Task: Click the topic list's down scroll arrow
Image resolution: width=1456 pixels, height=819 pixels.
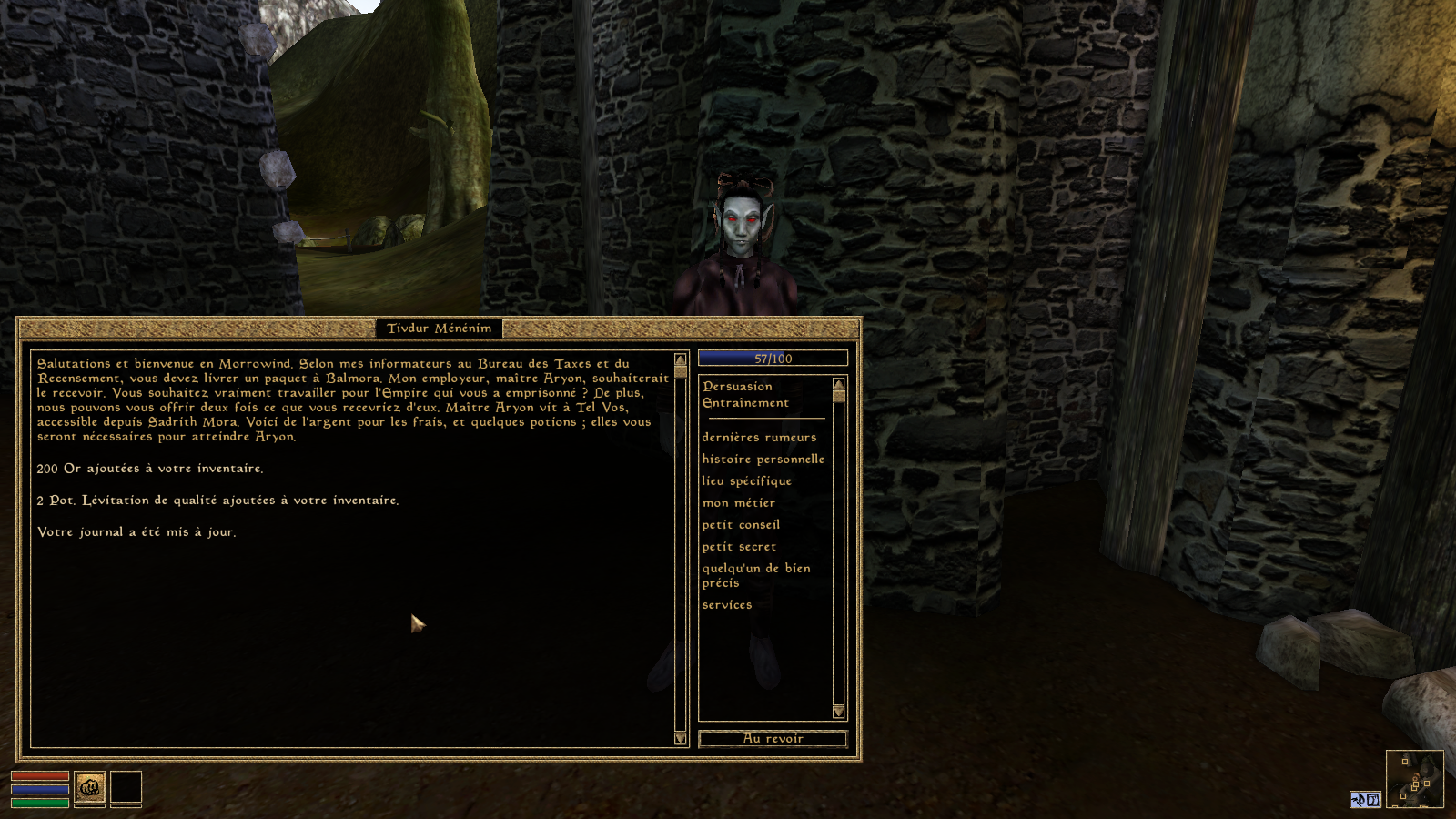Action: click(838, 712)
